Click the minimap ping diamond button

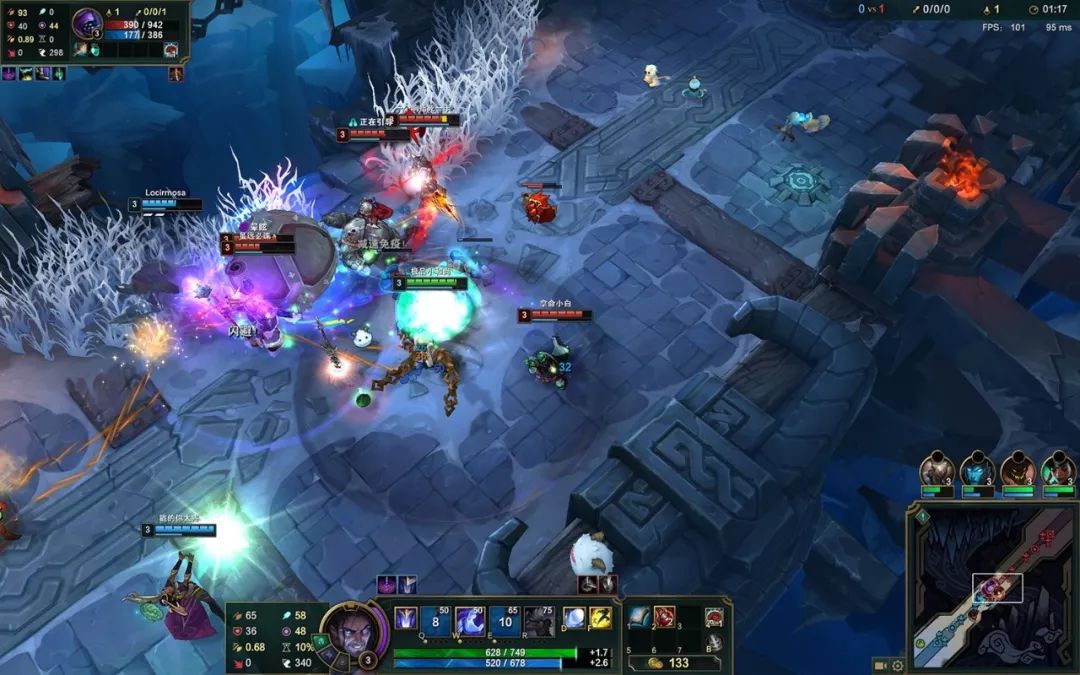pos(921,517)
